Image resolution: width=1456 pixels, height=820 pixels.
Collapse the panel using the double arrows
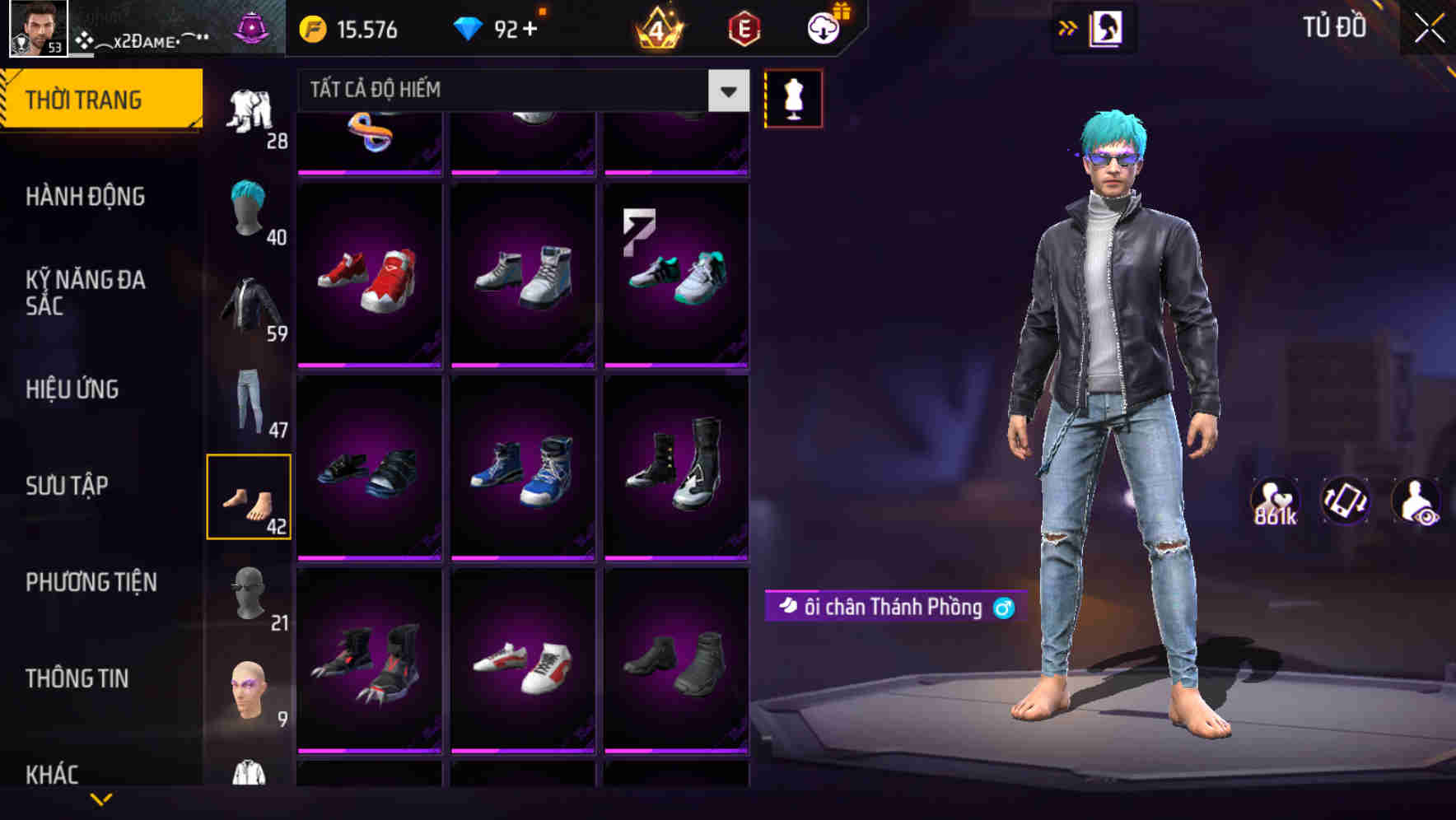1068,26
